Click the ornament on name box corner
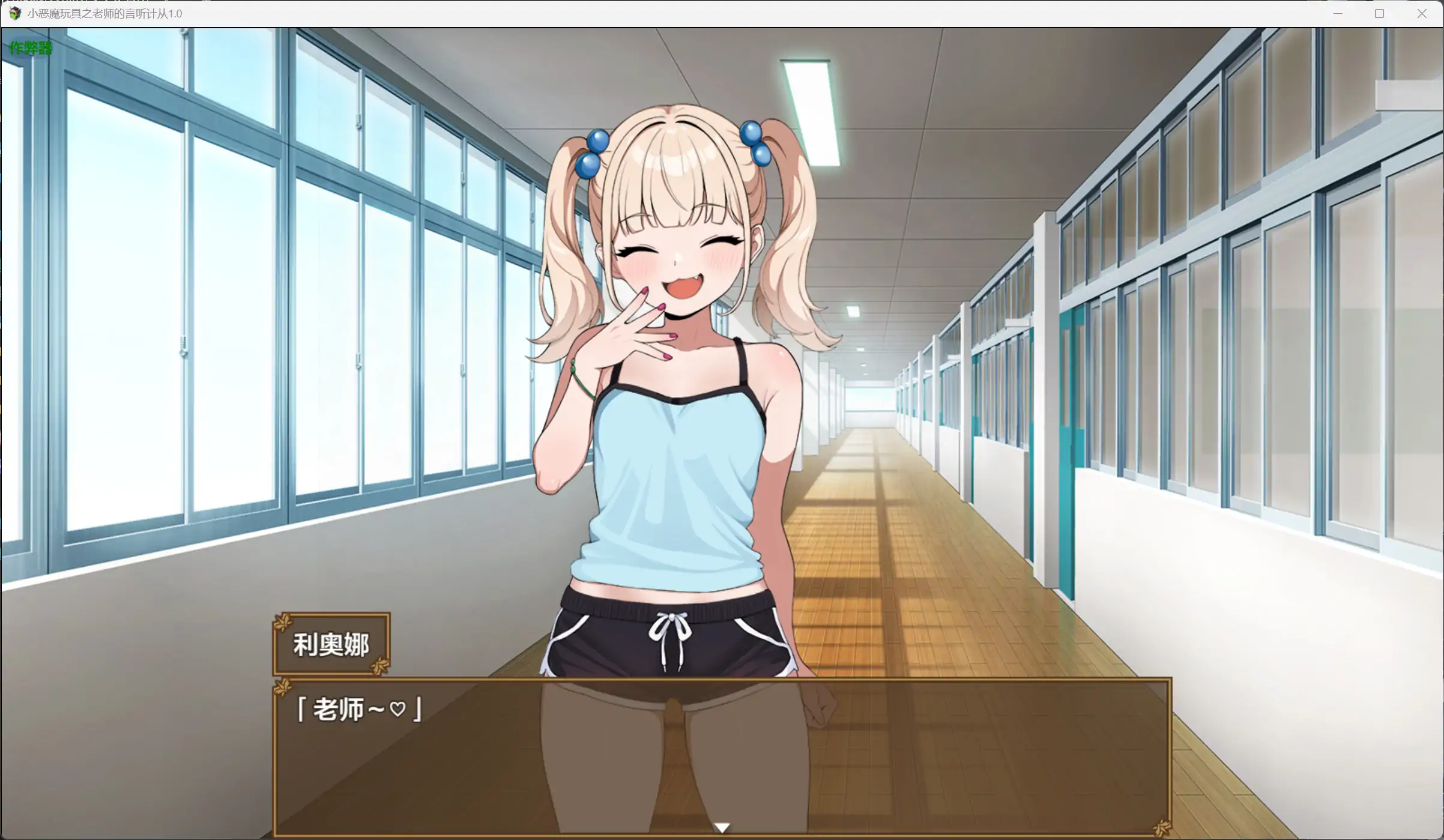 (282, 623)
